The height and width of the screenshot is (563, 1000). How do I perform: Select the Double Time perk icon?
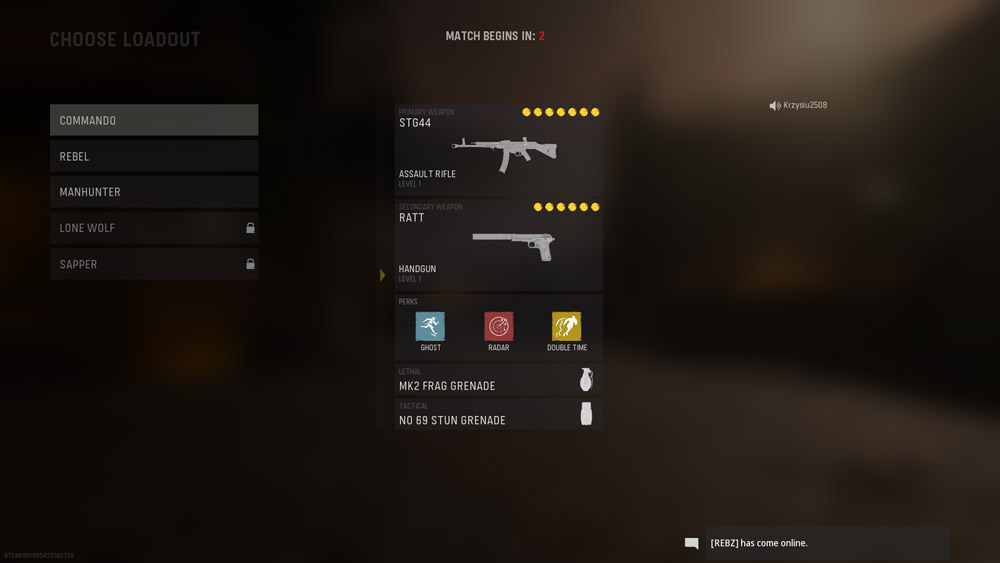[x=566, y=326]
